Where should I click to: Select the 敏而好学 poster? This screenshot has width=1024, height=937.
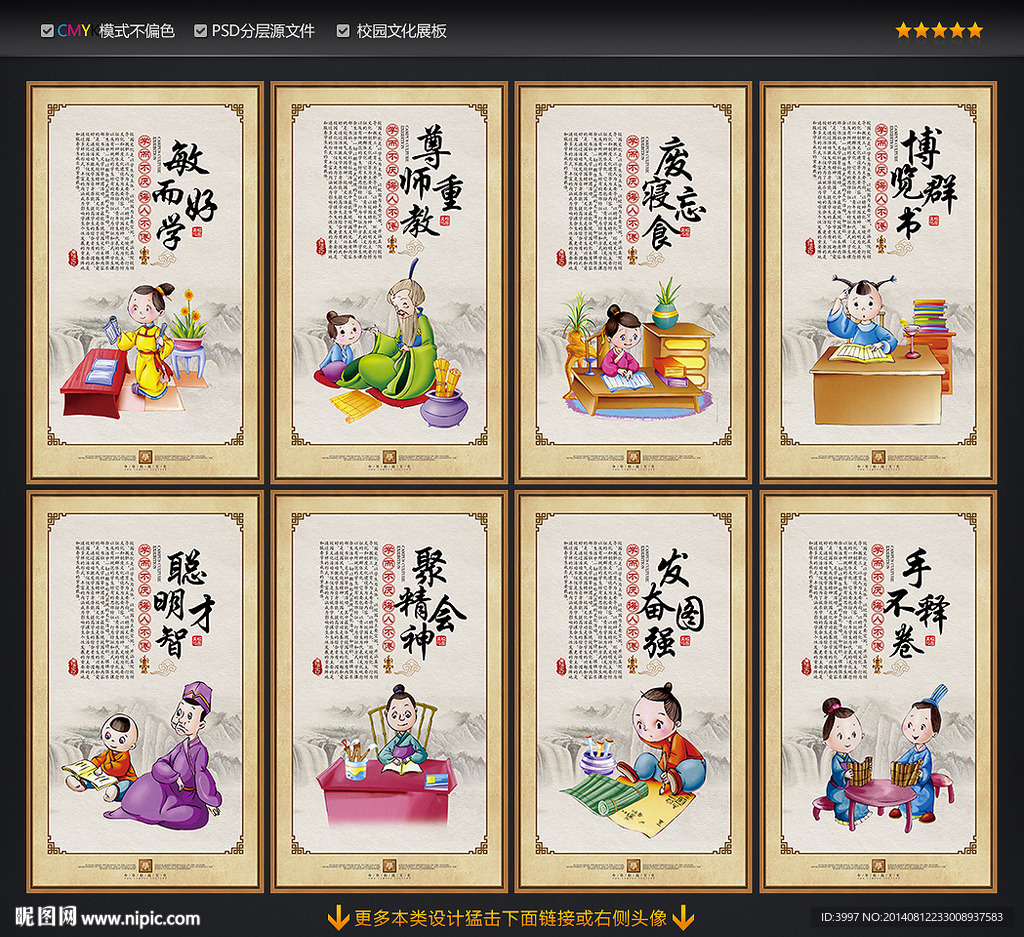point(145,282)
